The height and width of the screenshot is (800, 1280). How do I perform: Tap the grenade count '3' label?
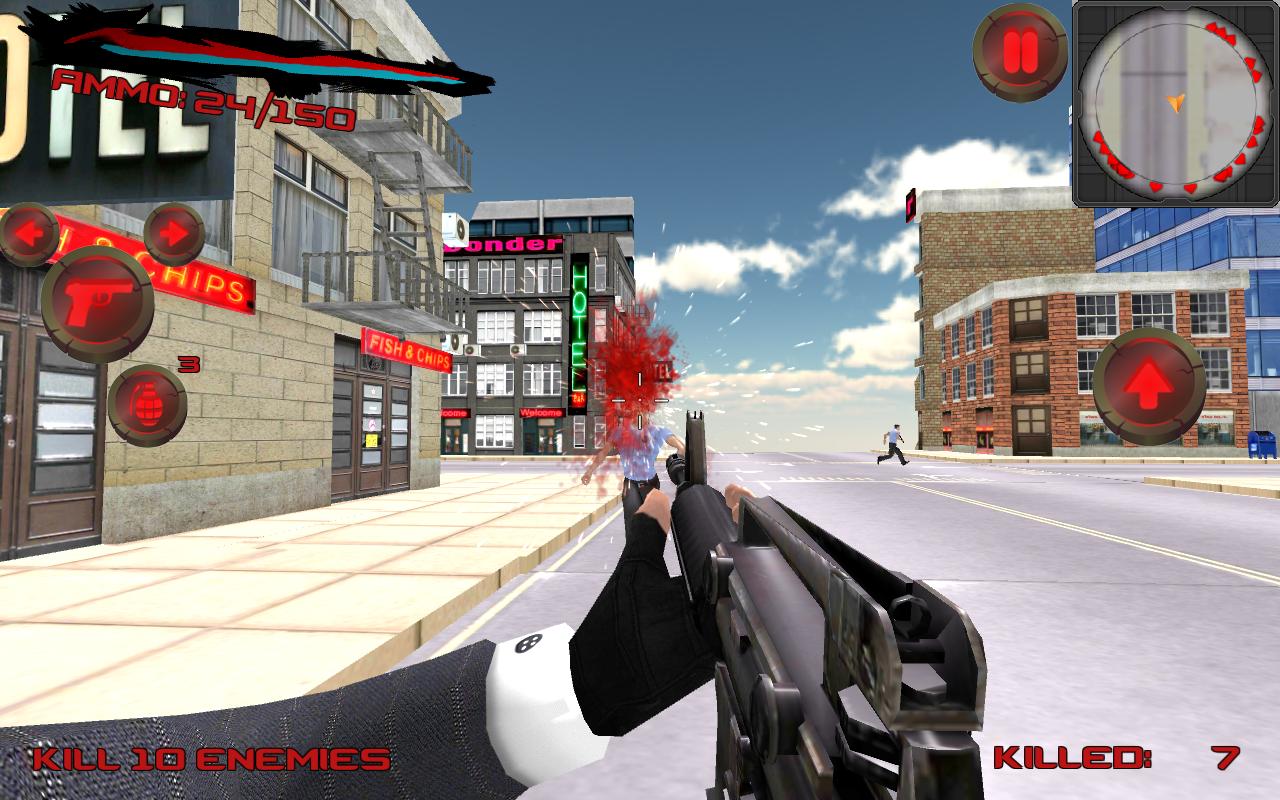coord(189,362)
